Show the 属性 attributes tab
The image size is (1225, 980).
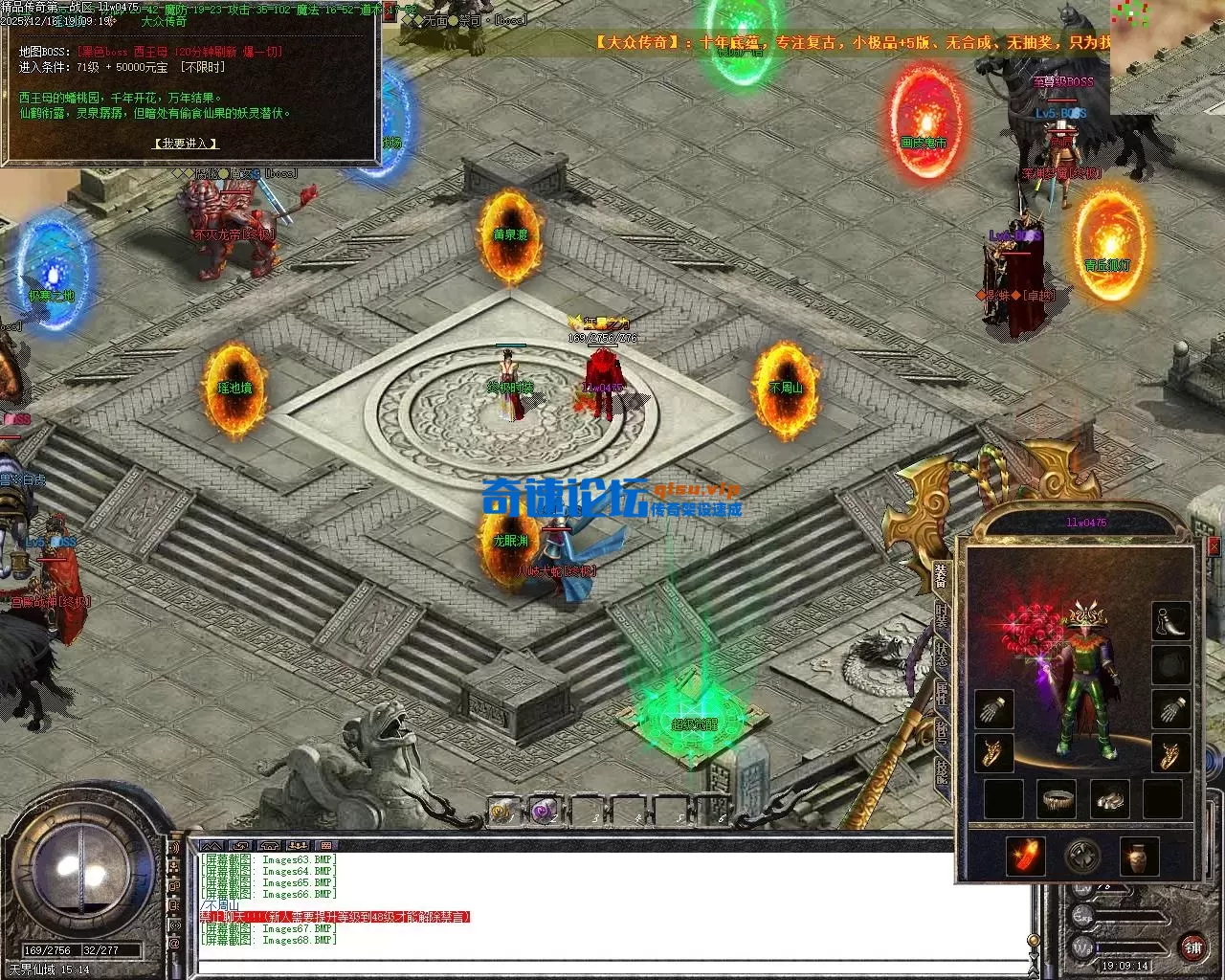coord(942,696)
